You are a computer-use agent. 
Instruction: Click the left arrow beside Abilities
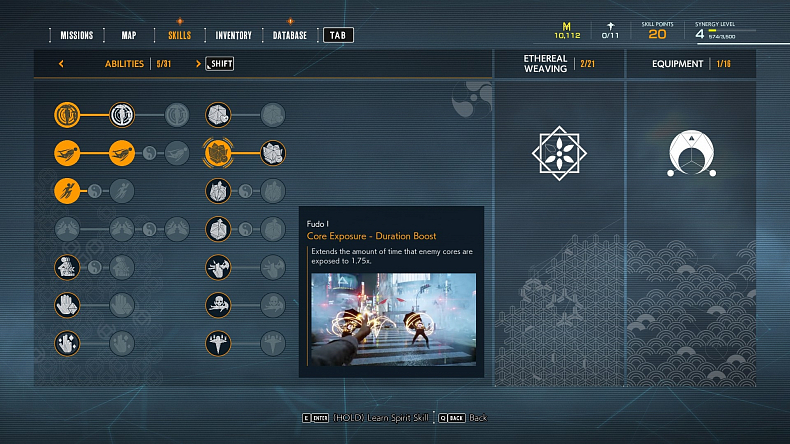coord(61,64)
